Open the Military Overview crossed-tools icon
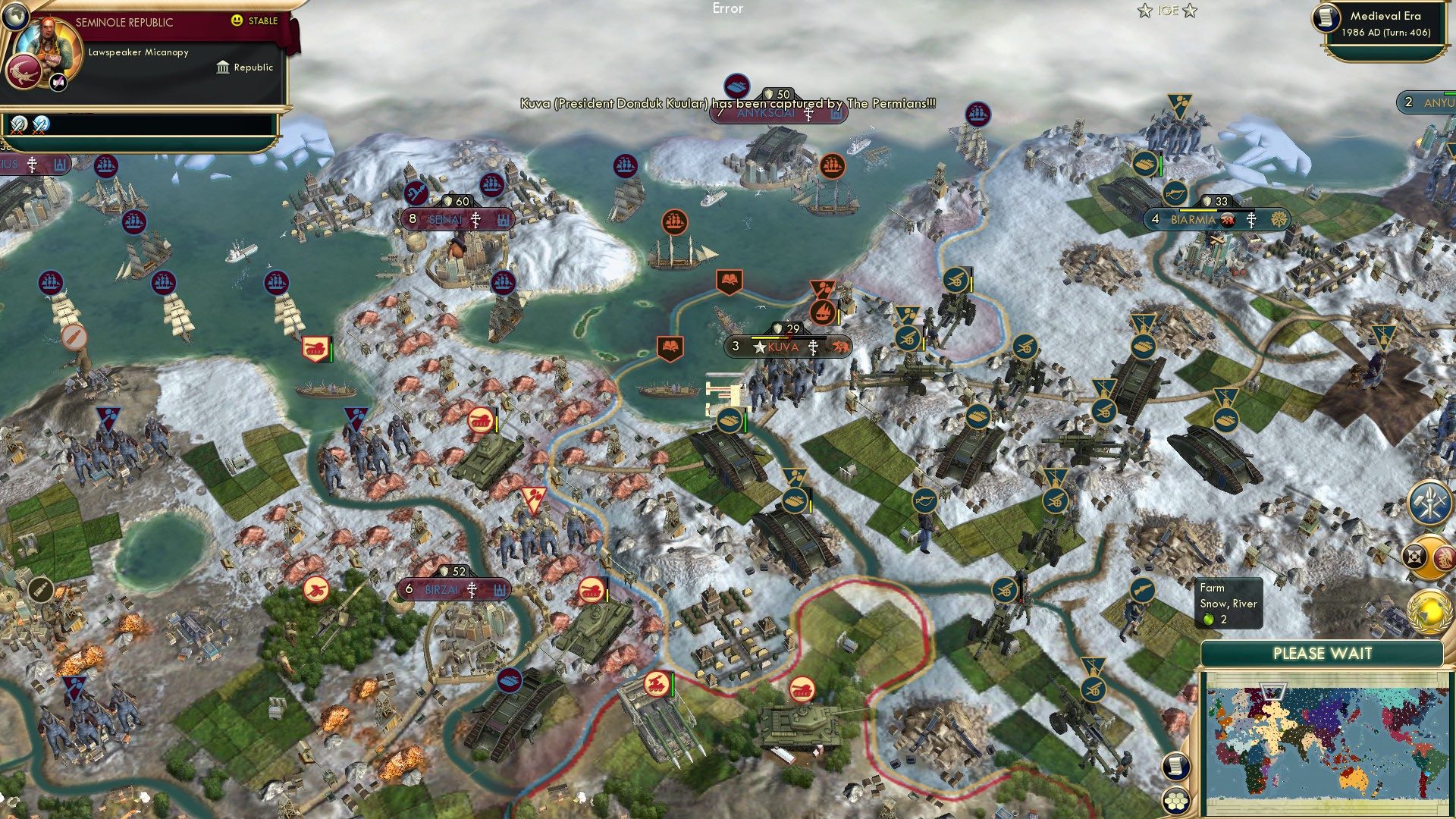1456x819 pixels. pyautogui.click(x=1429, y=502)
